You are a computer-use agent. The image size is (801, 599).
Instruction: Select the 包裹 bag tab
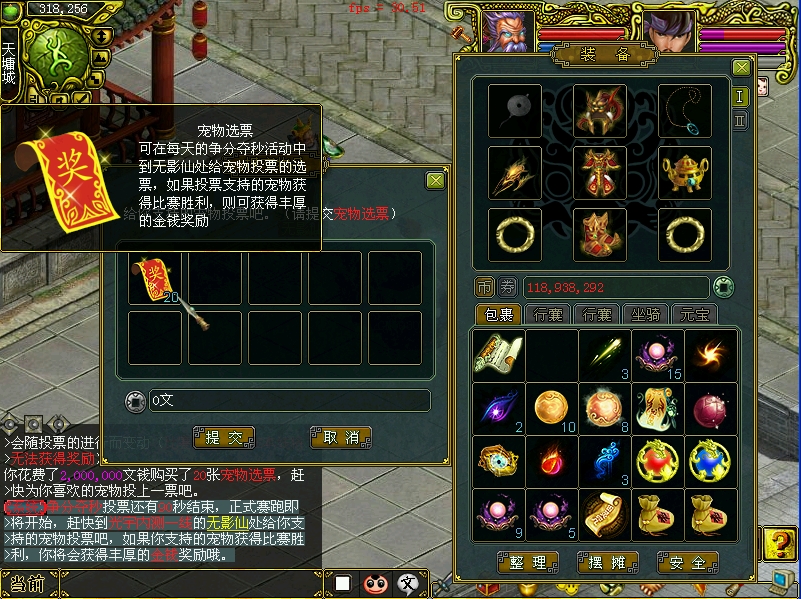tap(498, 314)
